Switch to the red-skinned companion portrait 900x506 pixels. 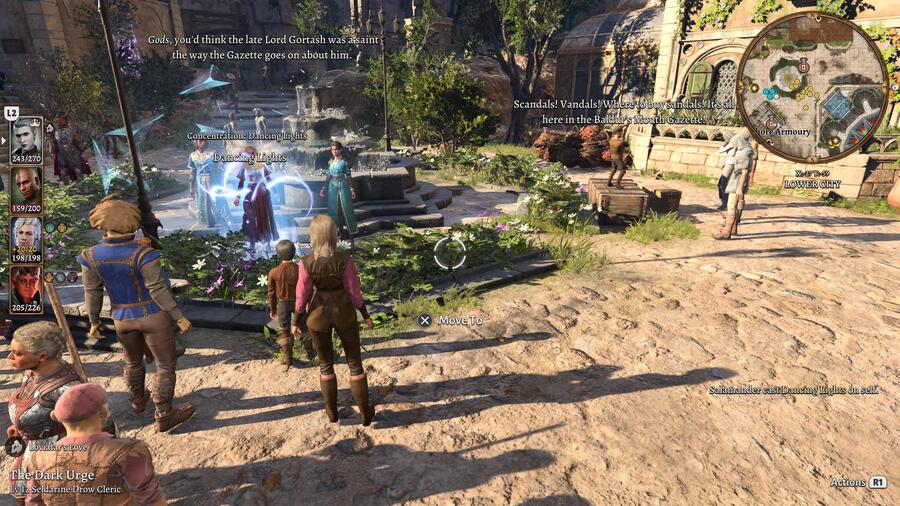26,285
